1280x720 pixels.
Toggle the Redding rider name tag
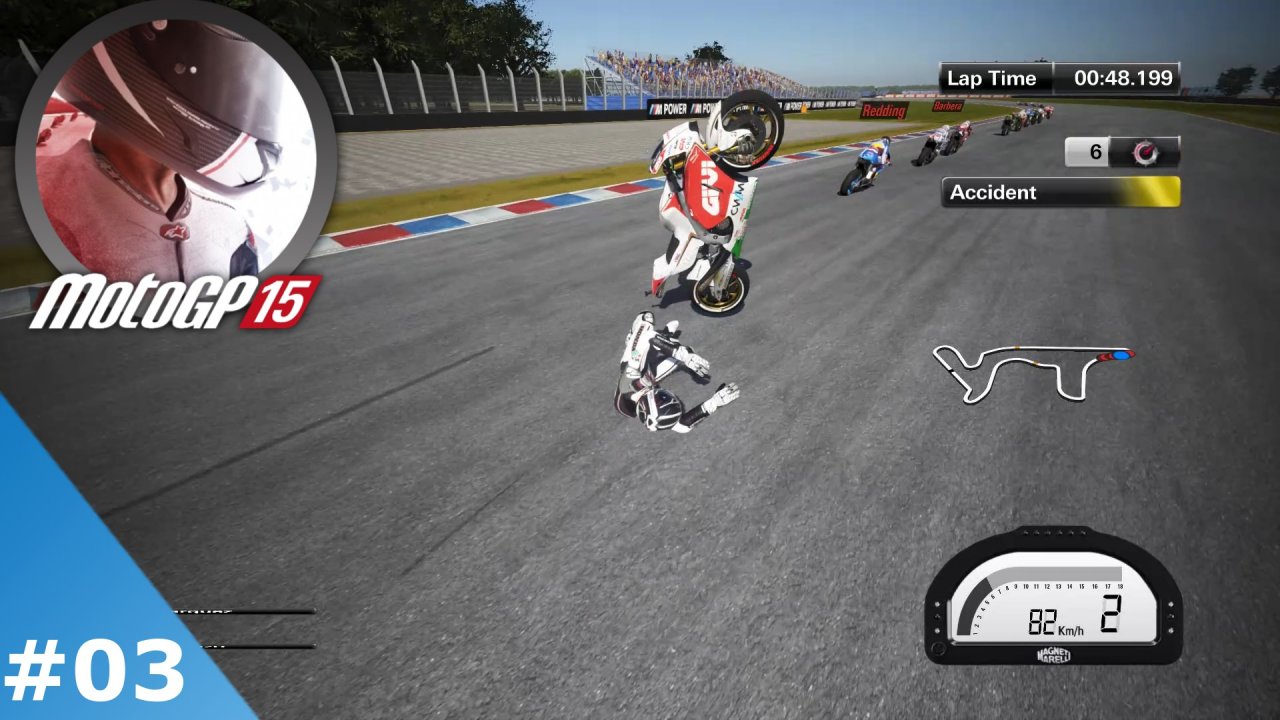coord(882,110)
